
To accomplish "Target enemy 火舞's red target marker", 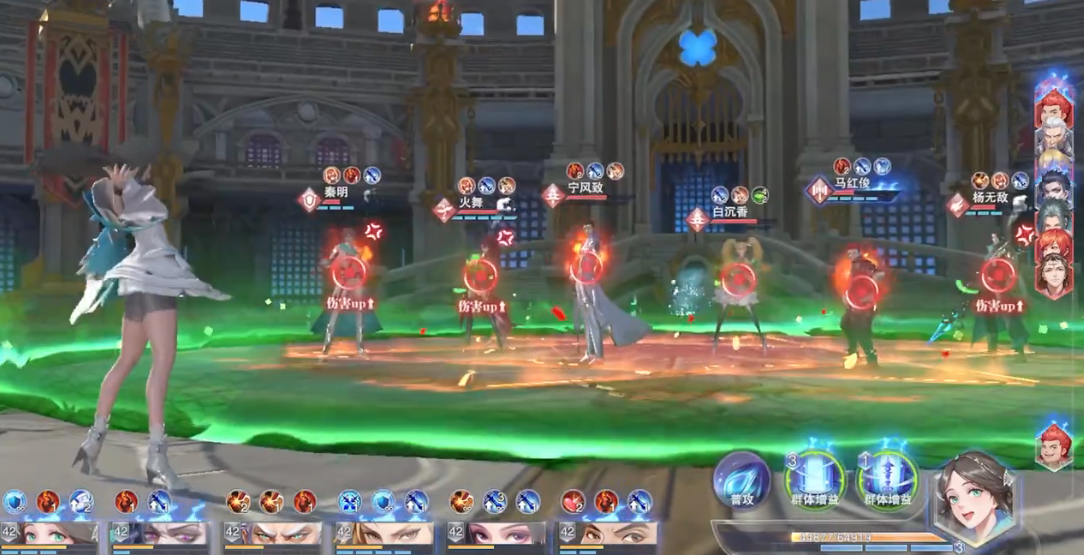I will click(x=481, y=275).
